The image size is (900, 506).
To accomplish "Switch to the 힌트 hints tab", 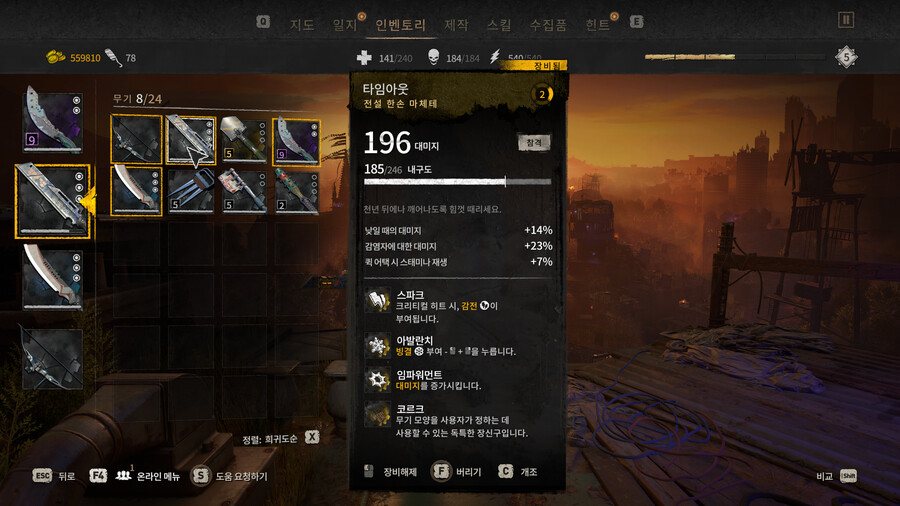I will 598,23.
